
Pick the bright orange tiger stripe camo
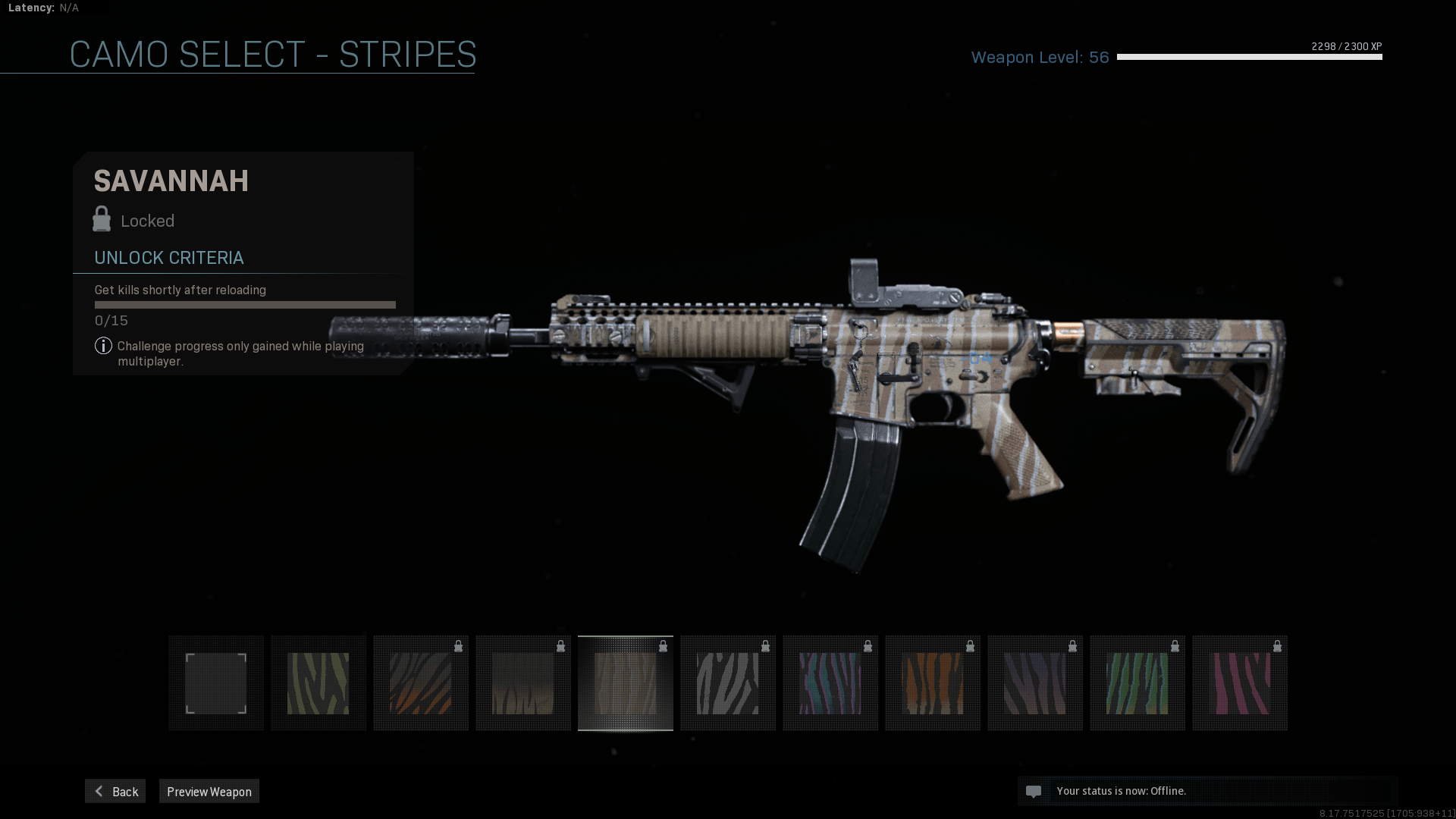(933, 683)
